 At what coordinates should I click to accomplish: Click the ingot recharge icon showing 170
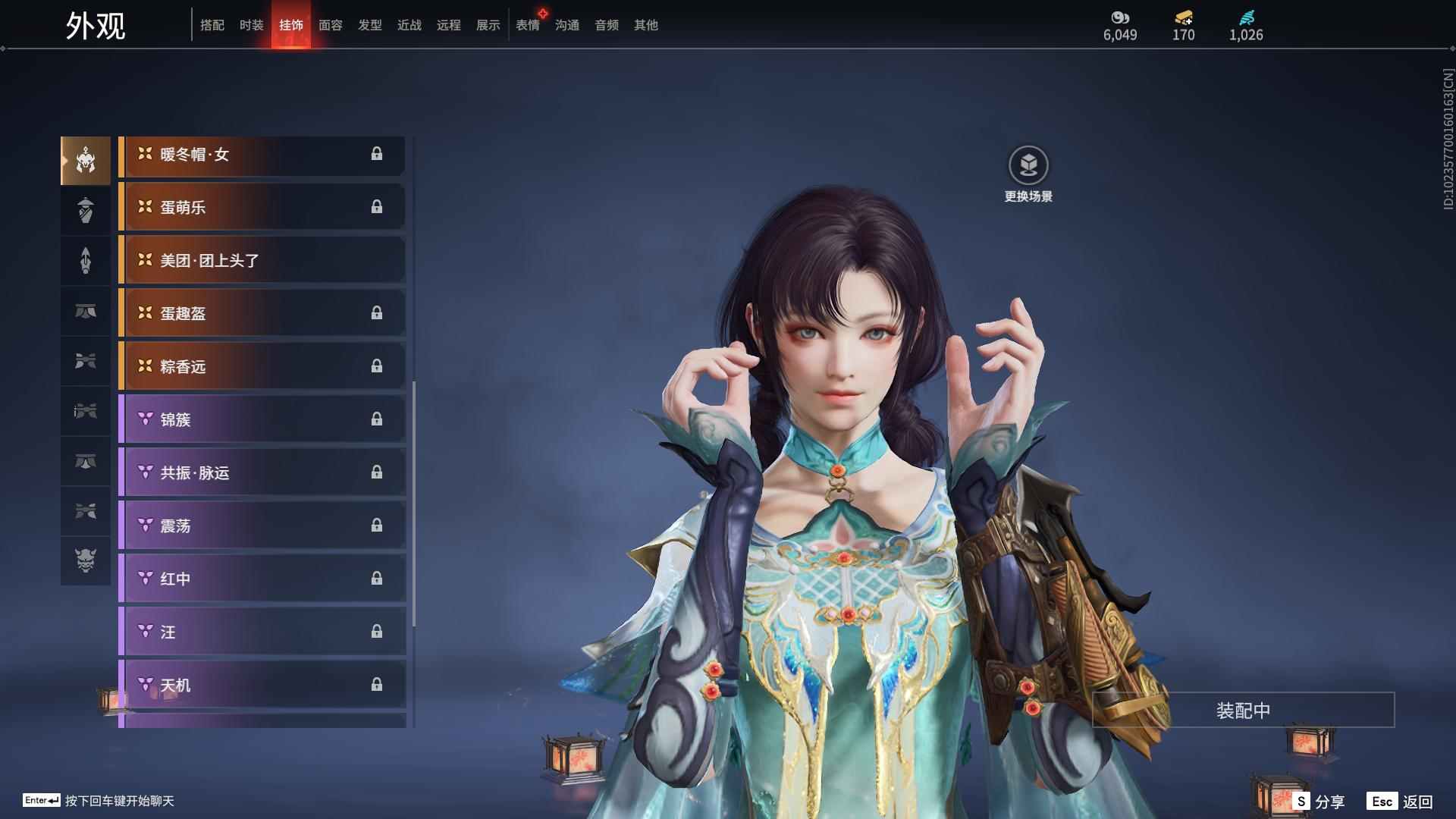point(1183,17)
